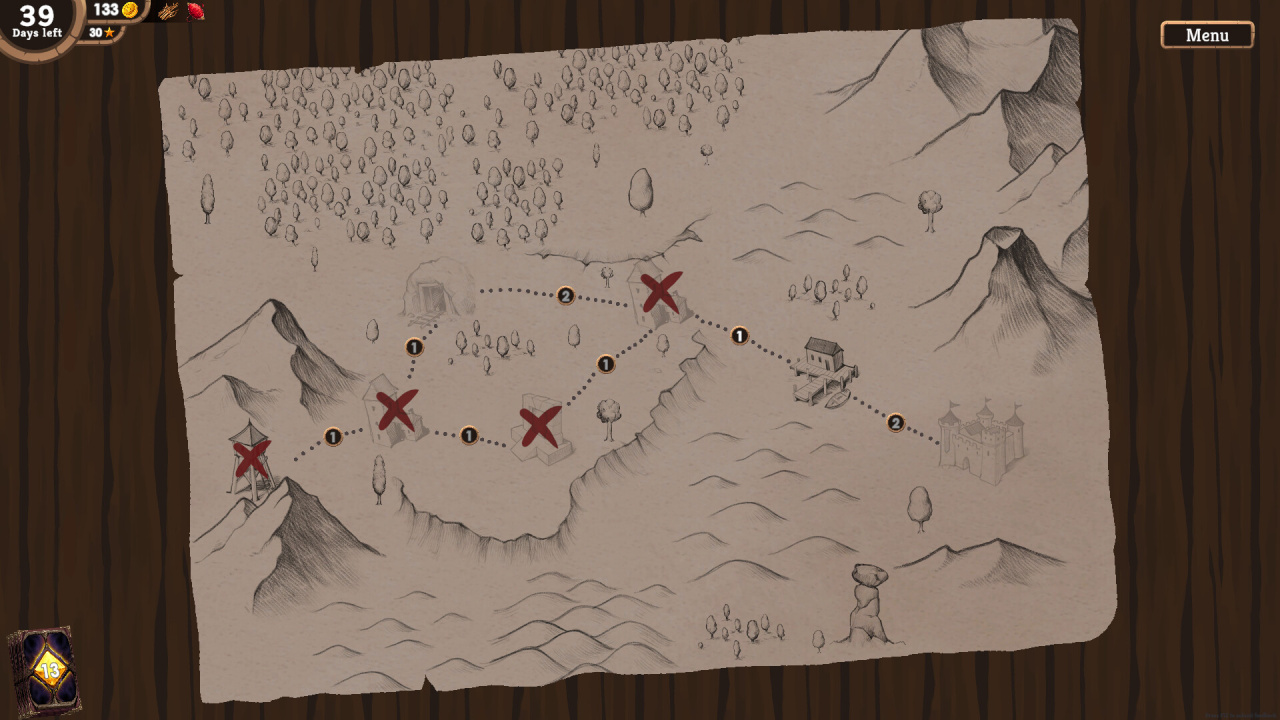
Task: Select the dock house map location
Action: pos(825,370)
